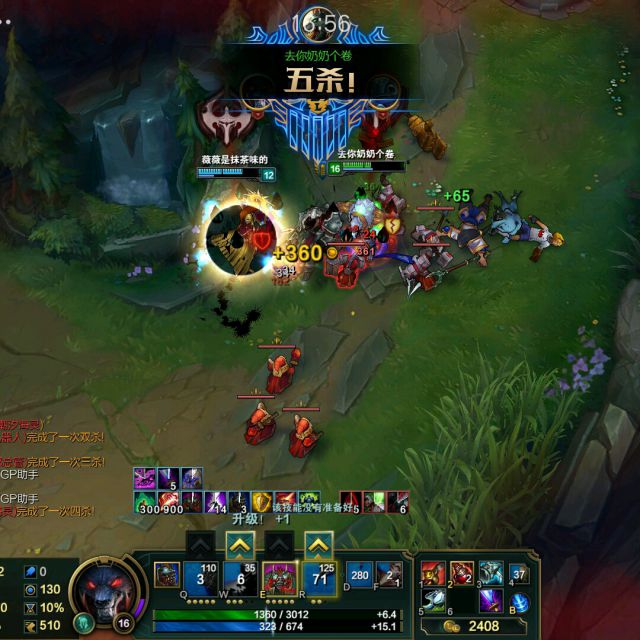
Task: Activate the W ability showing 6 cooldown
Action: pyautogui.click(x=239, y=577)
